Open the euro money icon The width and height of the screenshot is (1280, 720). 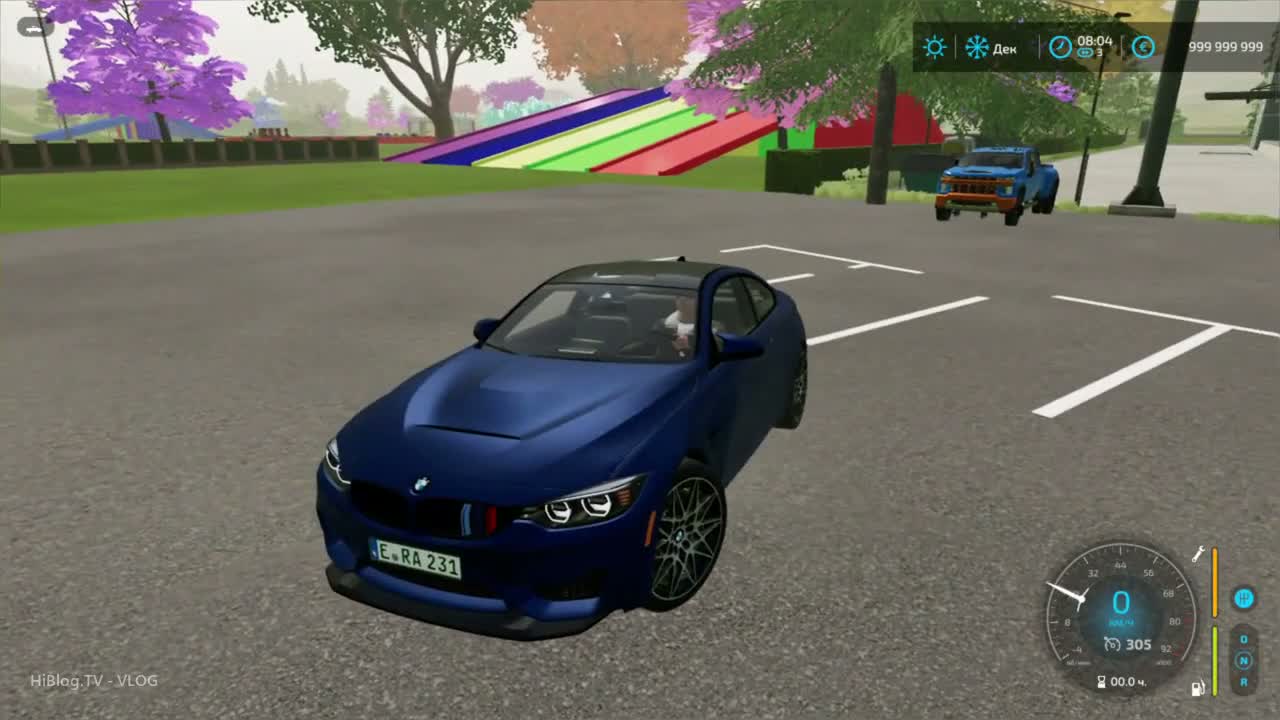1143,47
